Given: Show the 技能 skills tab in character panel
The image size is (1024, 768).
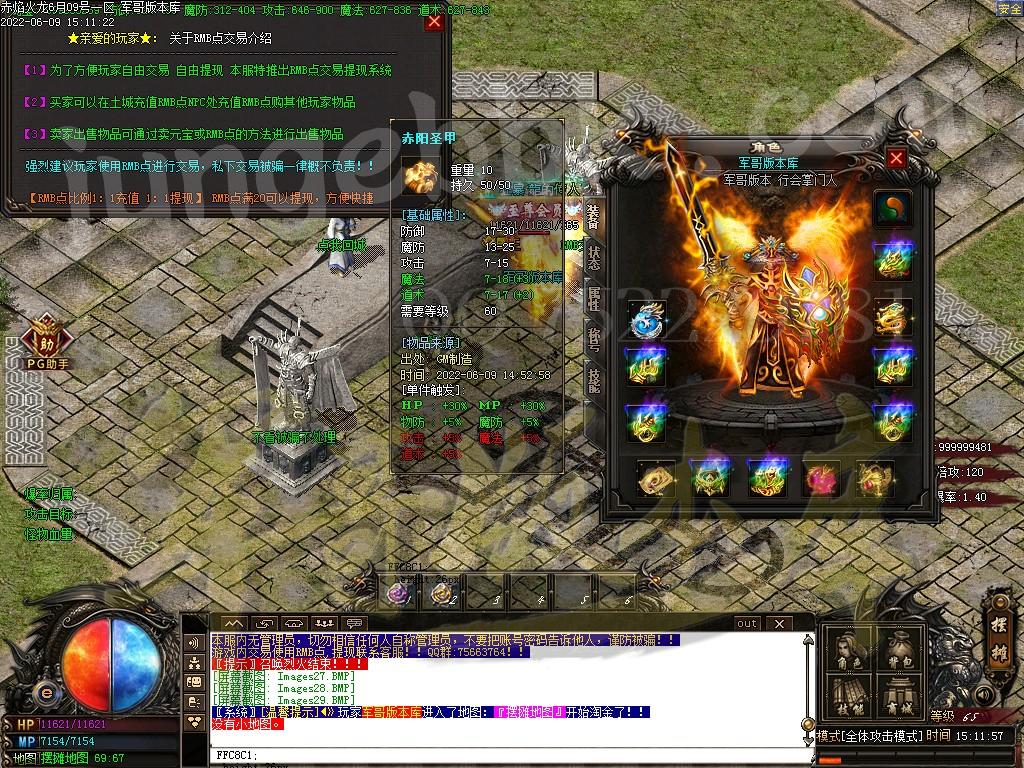Looking at the screenshot, I should [594, 378].
